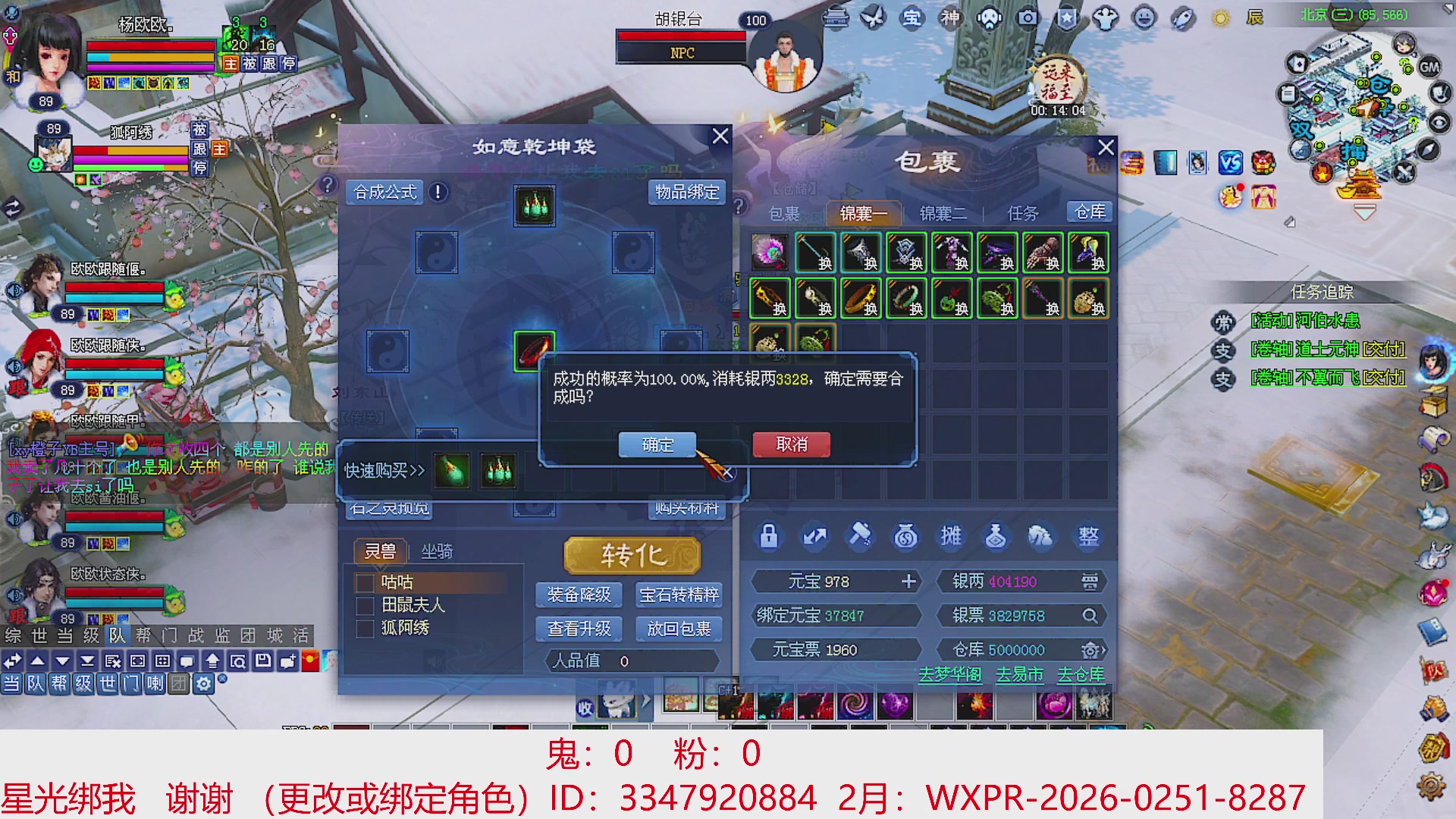Tick the 狐阿绣 checkbox
1456x819 pixels.
pos(365,629)
